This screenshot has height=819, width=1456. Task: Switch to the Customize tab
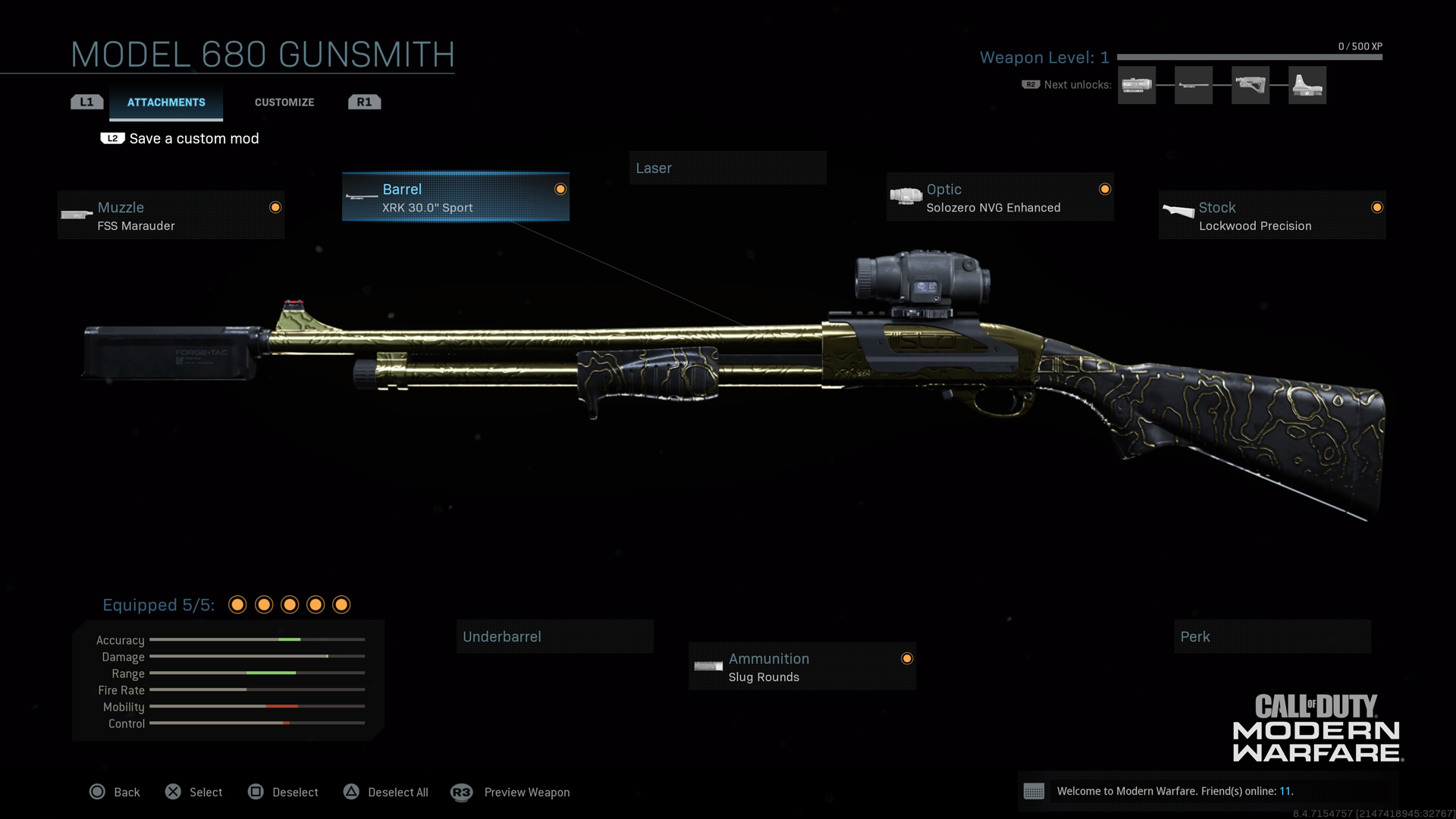pyautogui.click(x=284, y=102)
